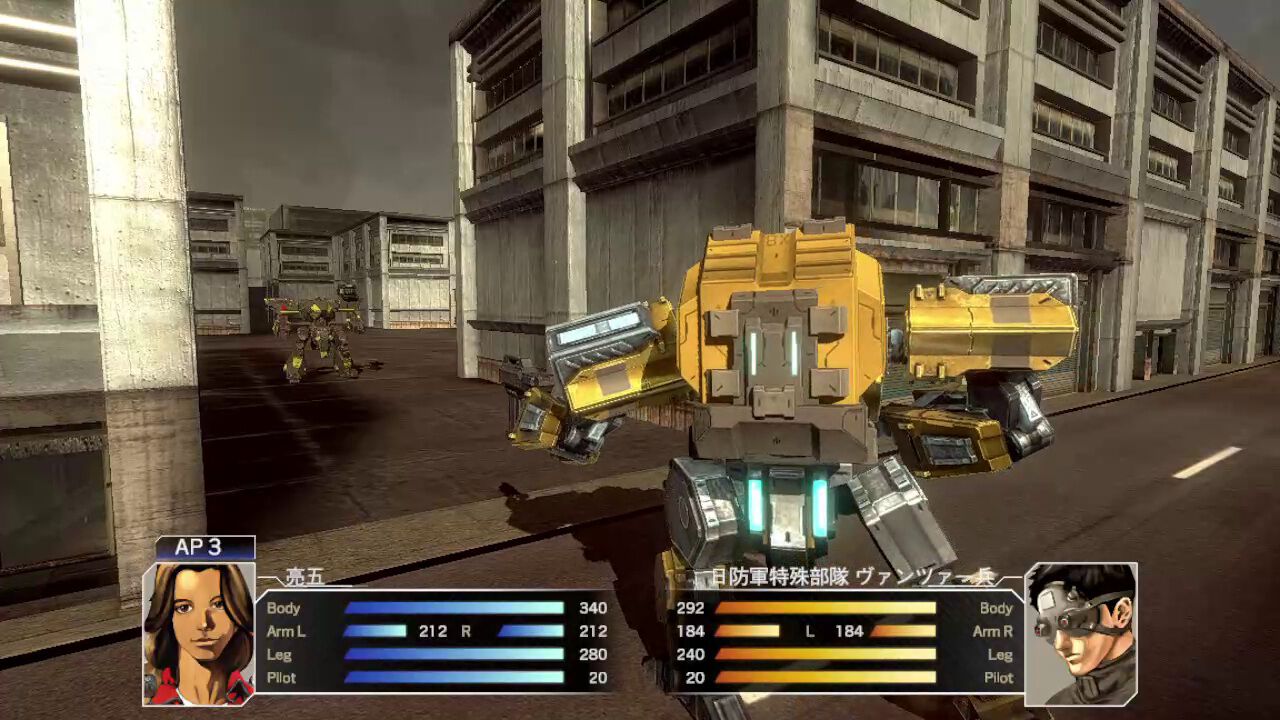Switch to the enemy status panel
Screen dimensions: 1280x720
click(860, 645)
